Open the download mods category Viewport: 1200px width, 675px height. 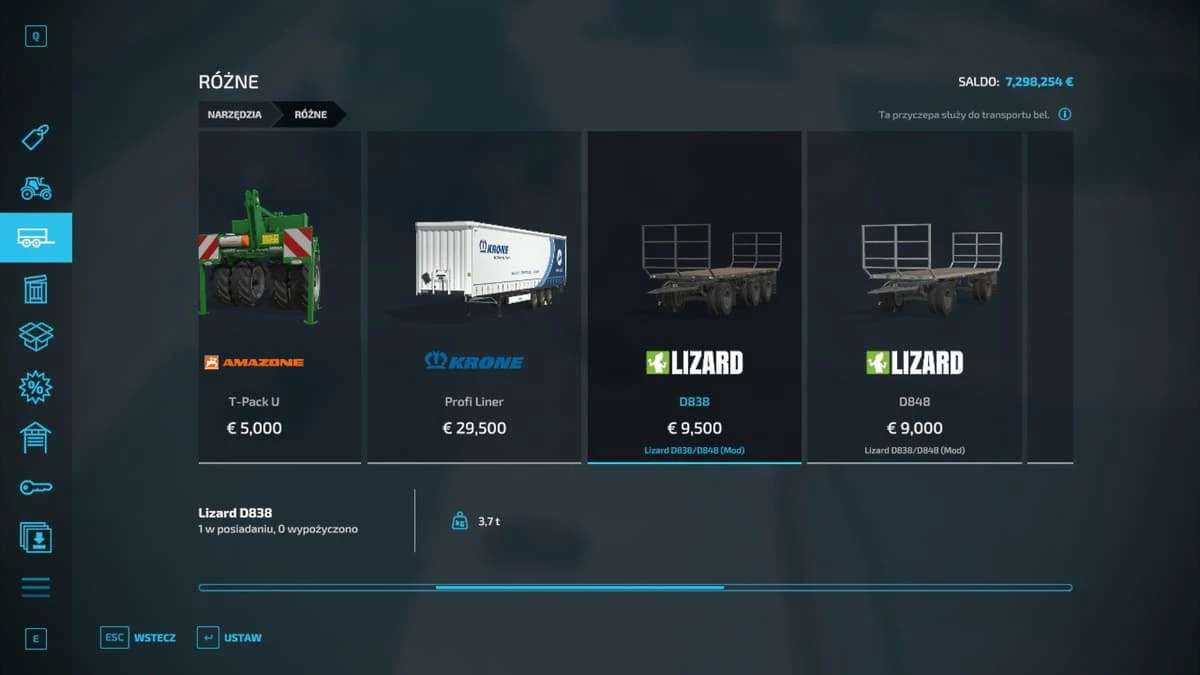pos(36,537)
